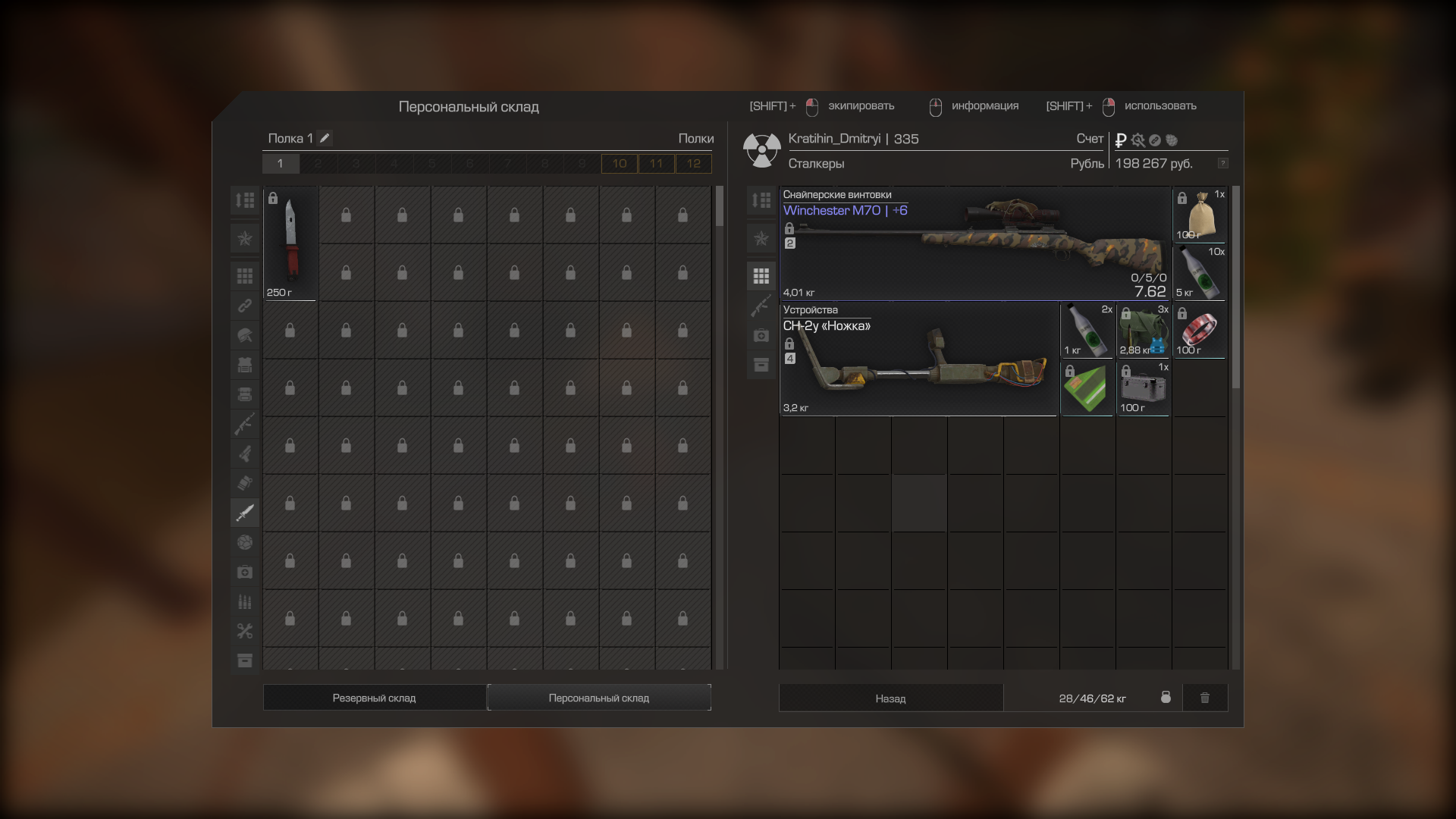Image resolution: width=1456 pixels, height=819 pixels.
Task: Switch to the Резервный склад tab
Action: coord(374,698)
